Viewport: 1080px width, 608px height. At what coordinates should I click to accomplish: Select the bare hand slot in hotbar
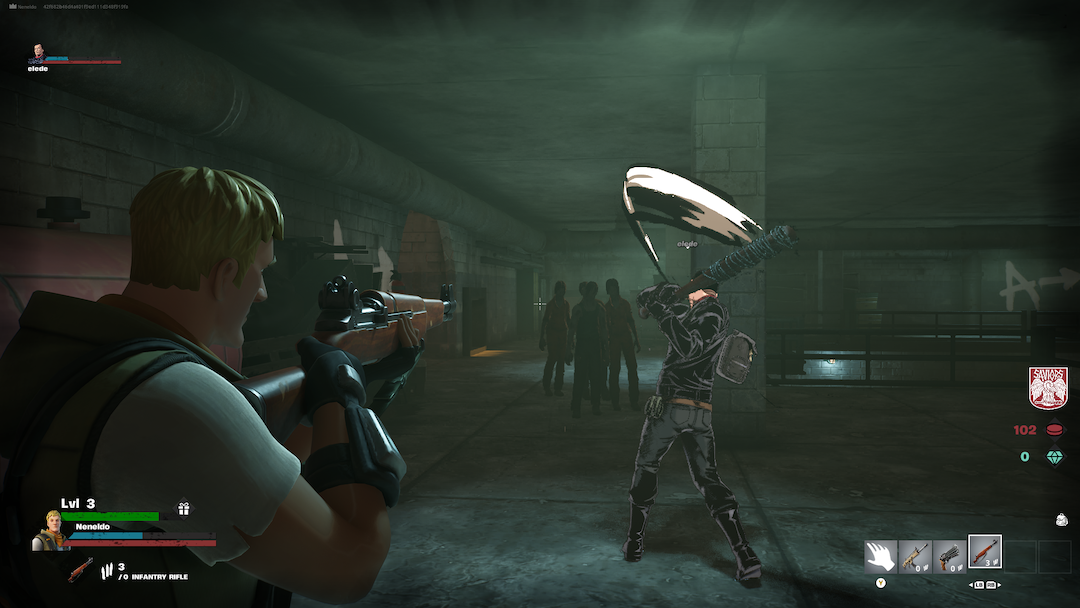(881, 556)
